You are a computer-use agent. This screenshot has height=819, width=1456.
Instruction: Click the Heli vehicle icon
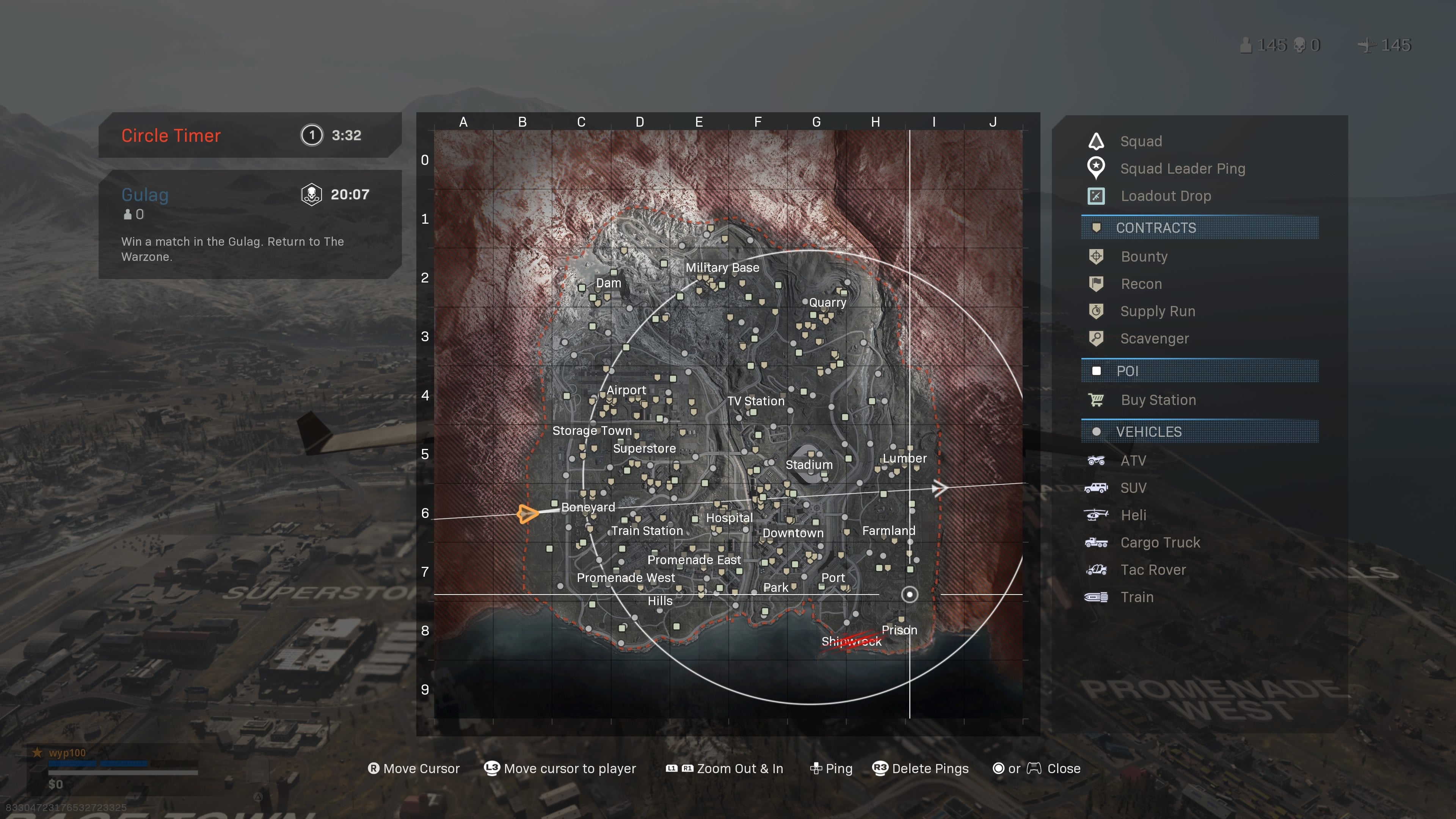1095,515
